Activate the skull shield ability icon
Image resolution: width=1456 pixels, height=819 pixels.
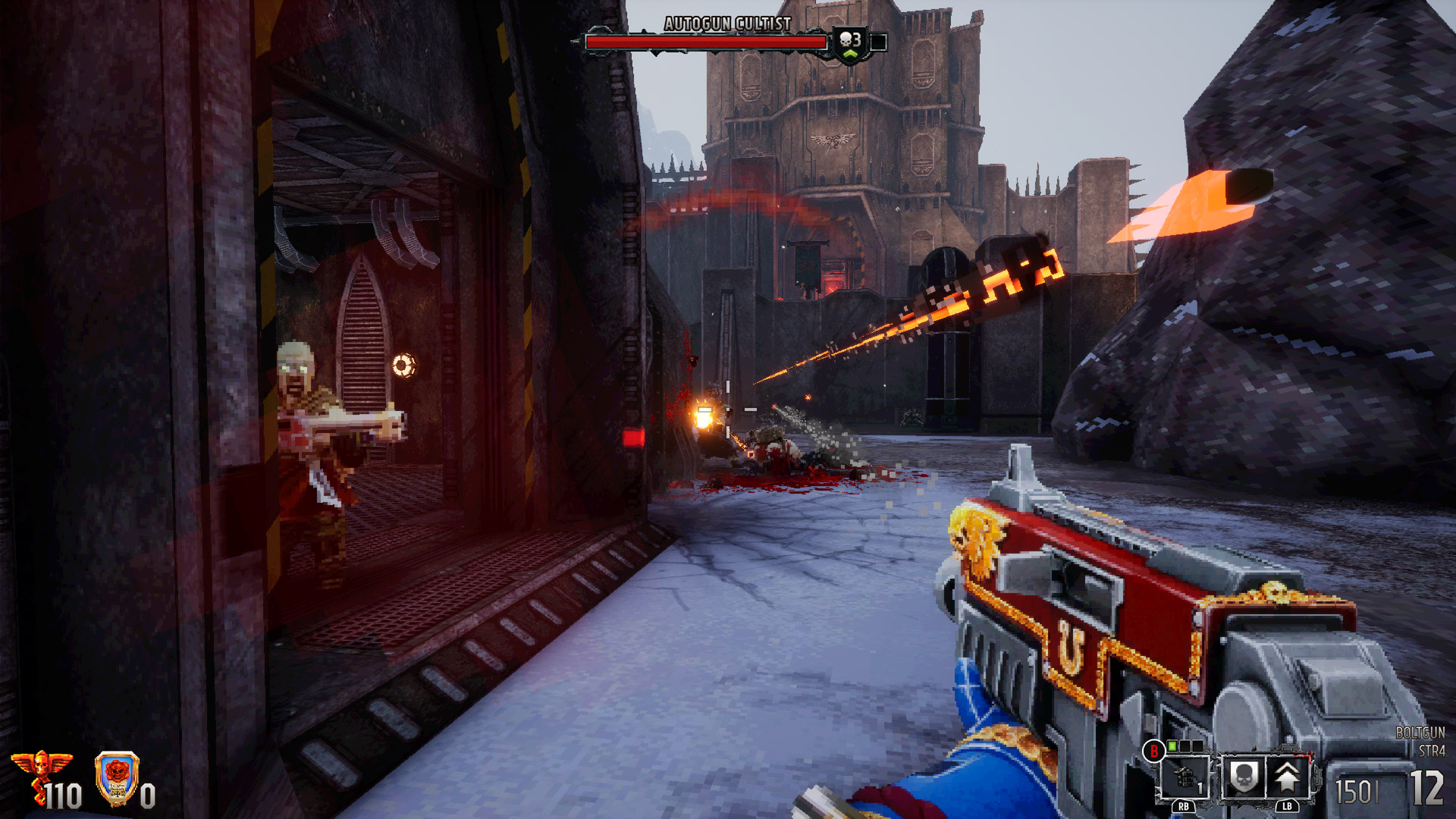click(1243, 777)
